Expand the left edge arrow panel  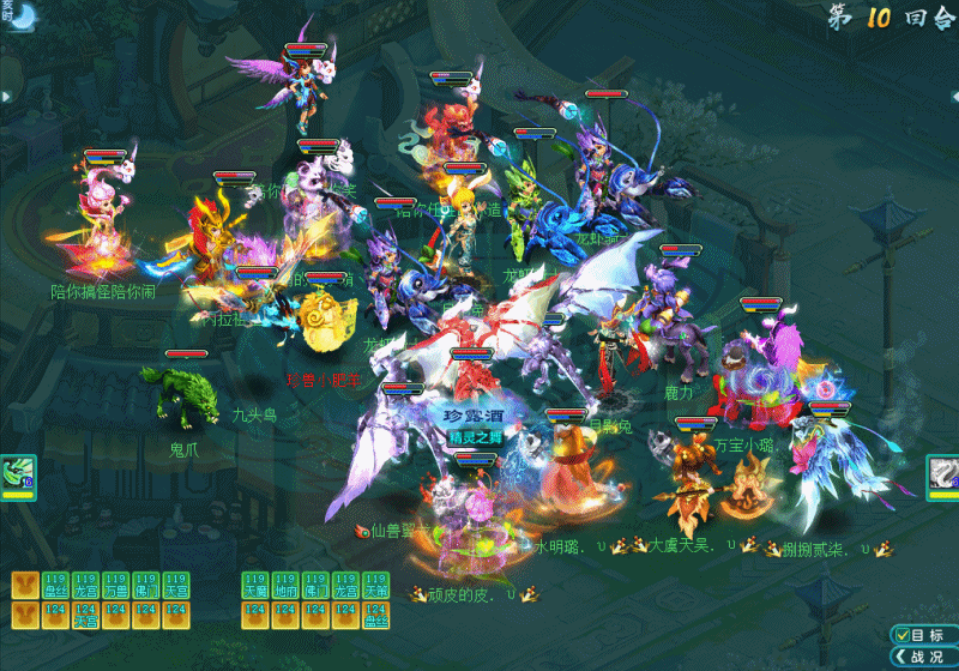[5, 96]
